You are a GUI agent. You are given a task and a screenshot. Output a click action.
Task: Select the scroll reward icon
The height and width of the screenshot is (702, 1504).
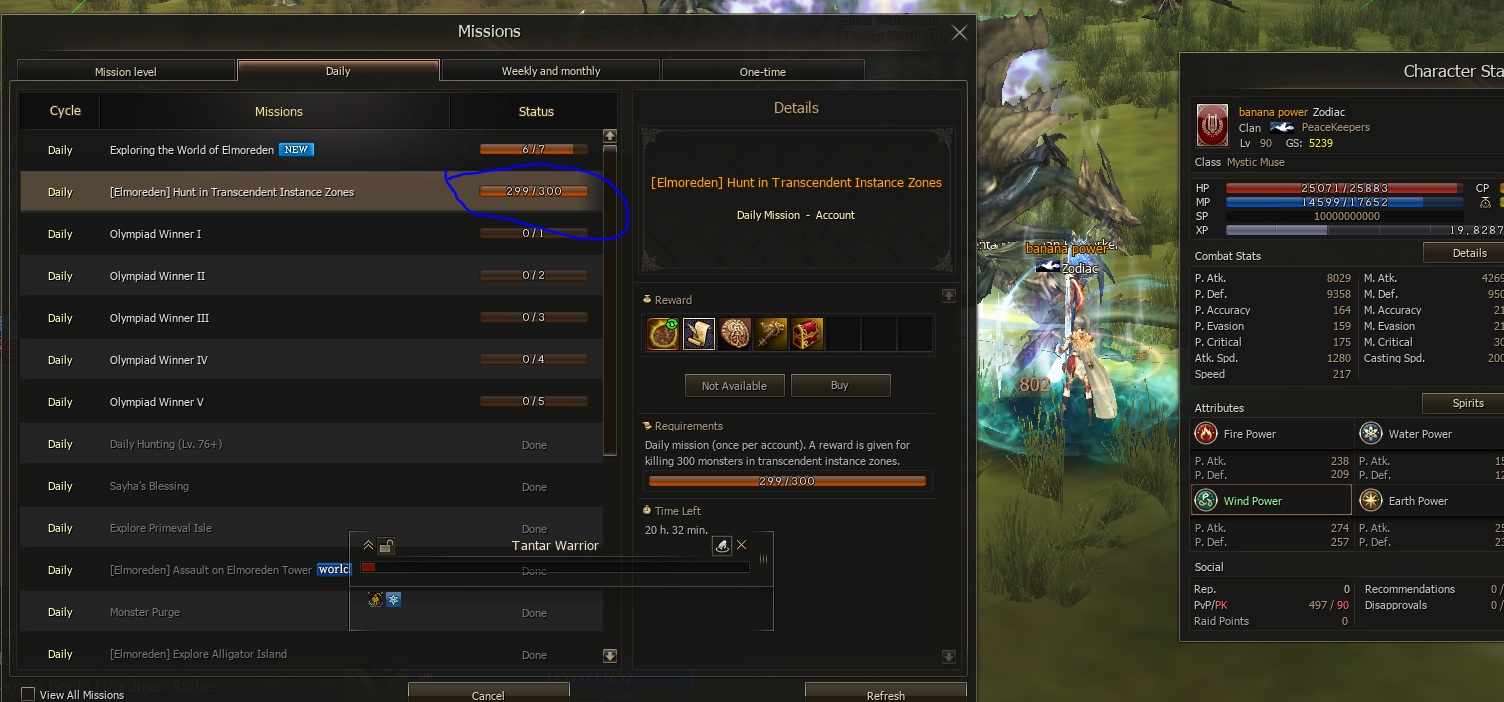click(699, 334)
